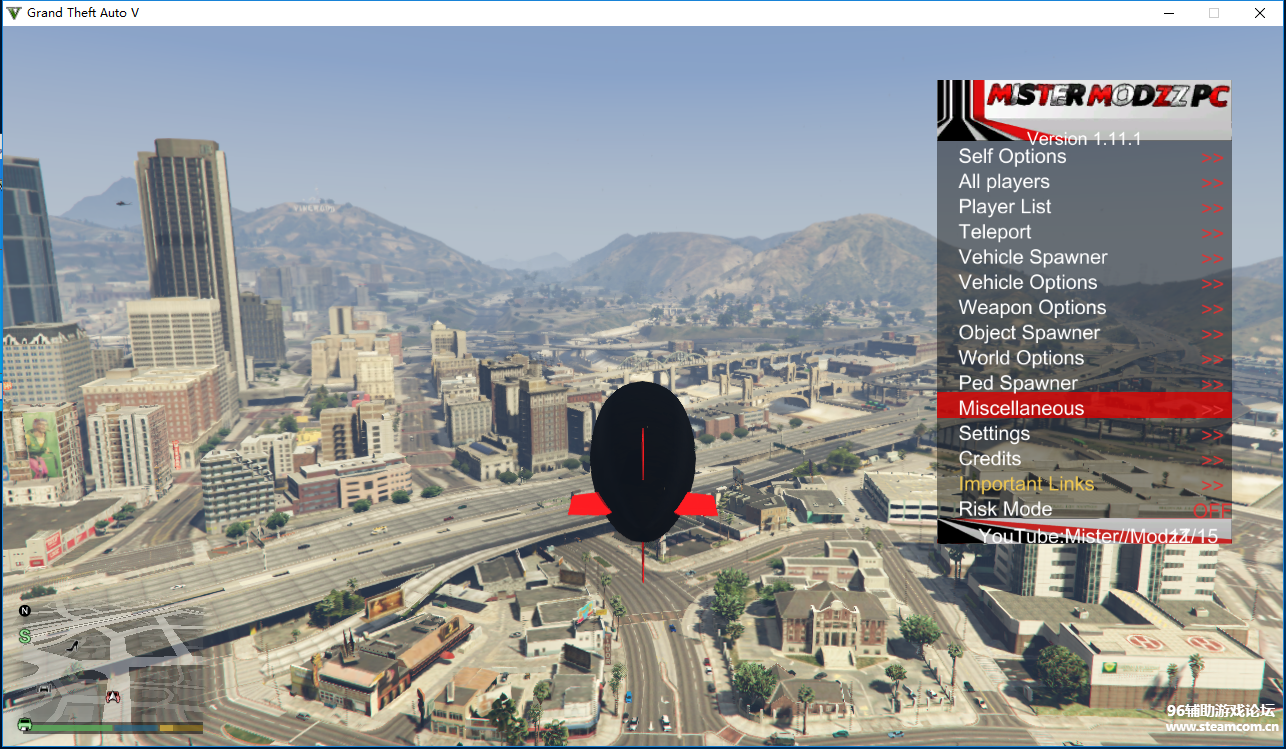Image resolution: width=1286 pixels, height=749 pixels.
Task: Show the Credits entry
Action: pos(990,459)
